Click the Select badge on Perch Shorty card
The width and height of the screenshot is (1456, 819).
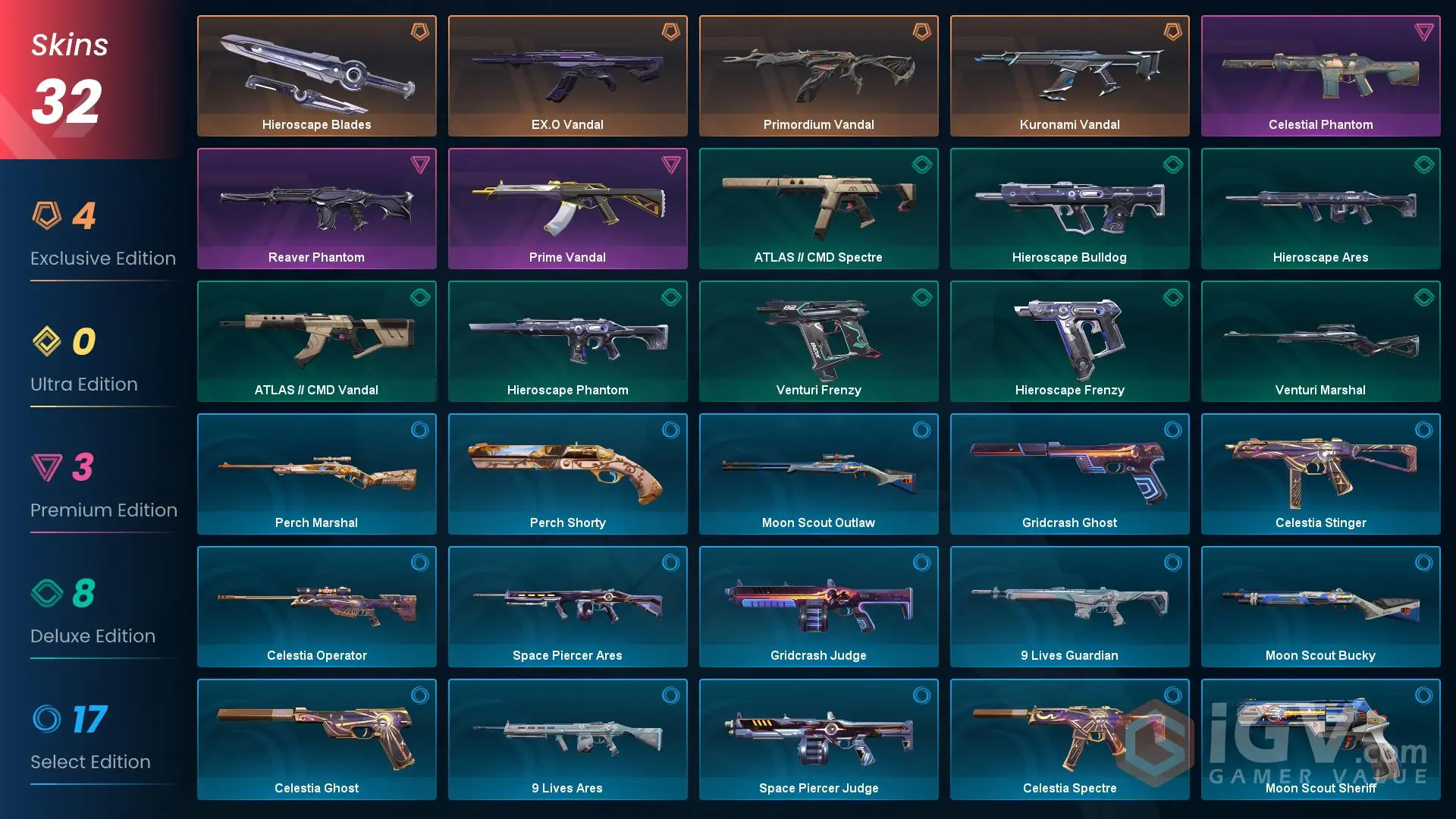pyautogui.click(x=670, y=428)
